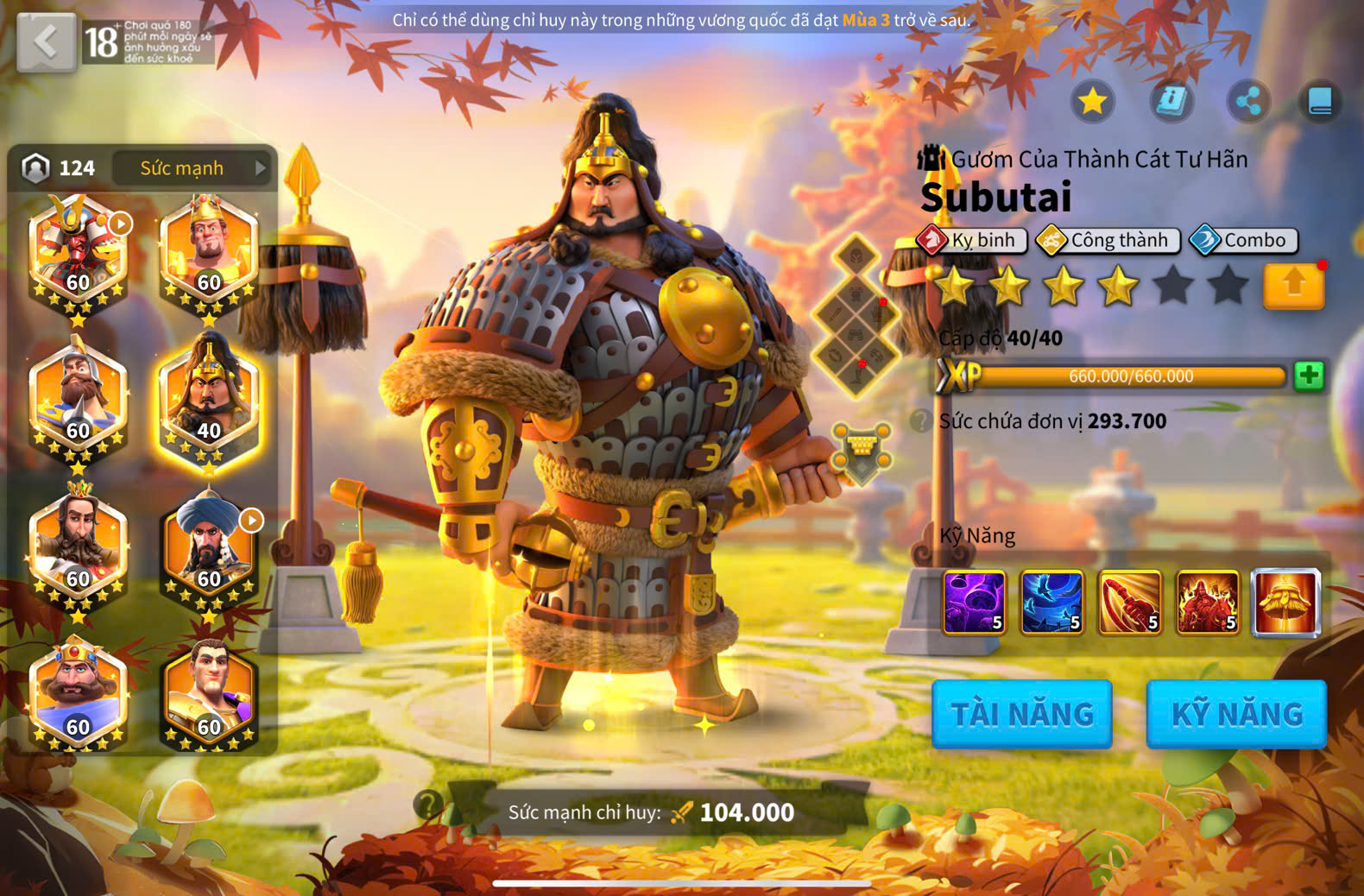Show command power help question mark

click(426, 805)
